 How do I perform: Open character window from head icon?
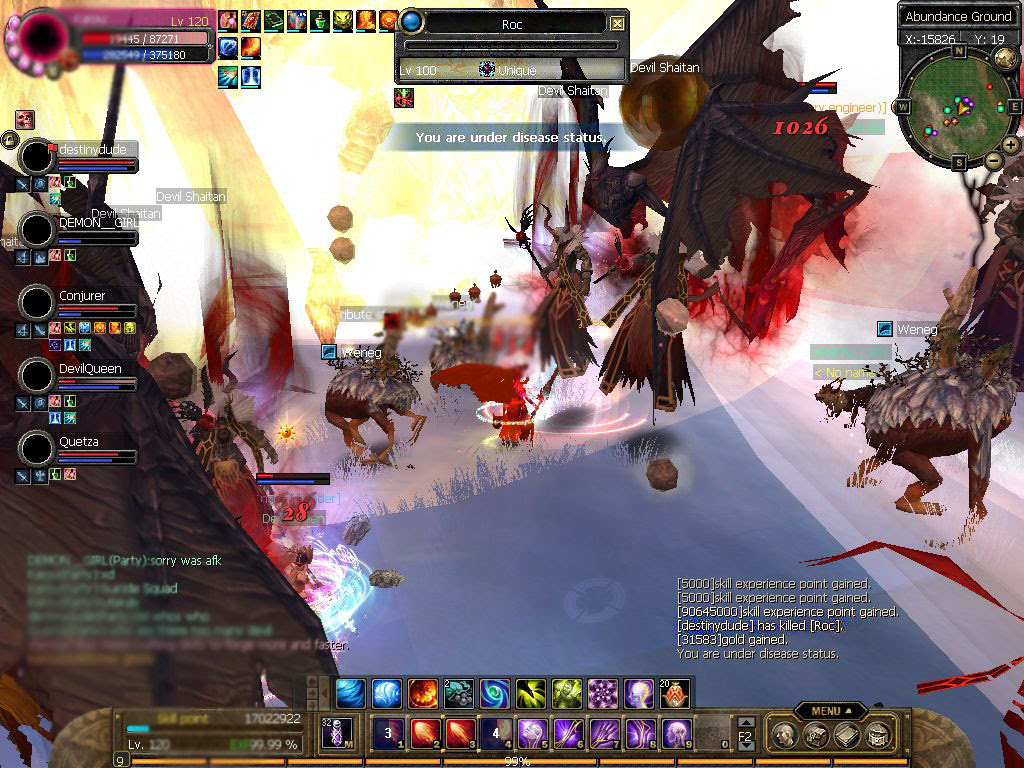click(x=785, y=735)
